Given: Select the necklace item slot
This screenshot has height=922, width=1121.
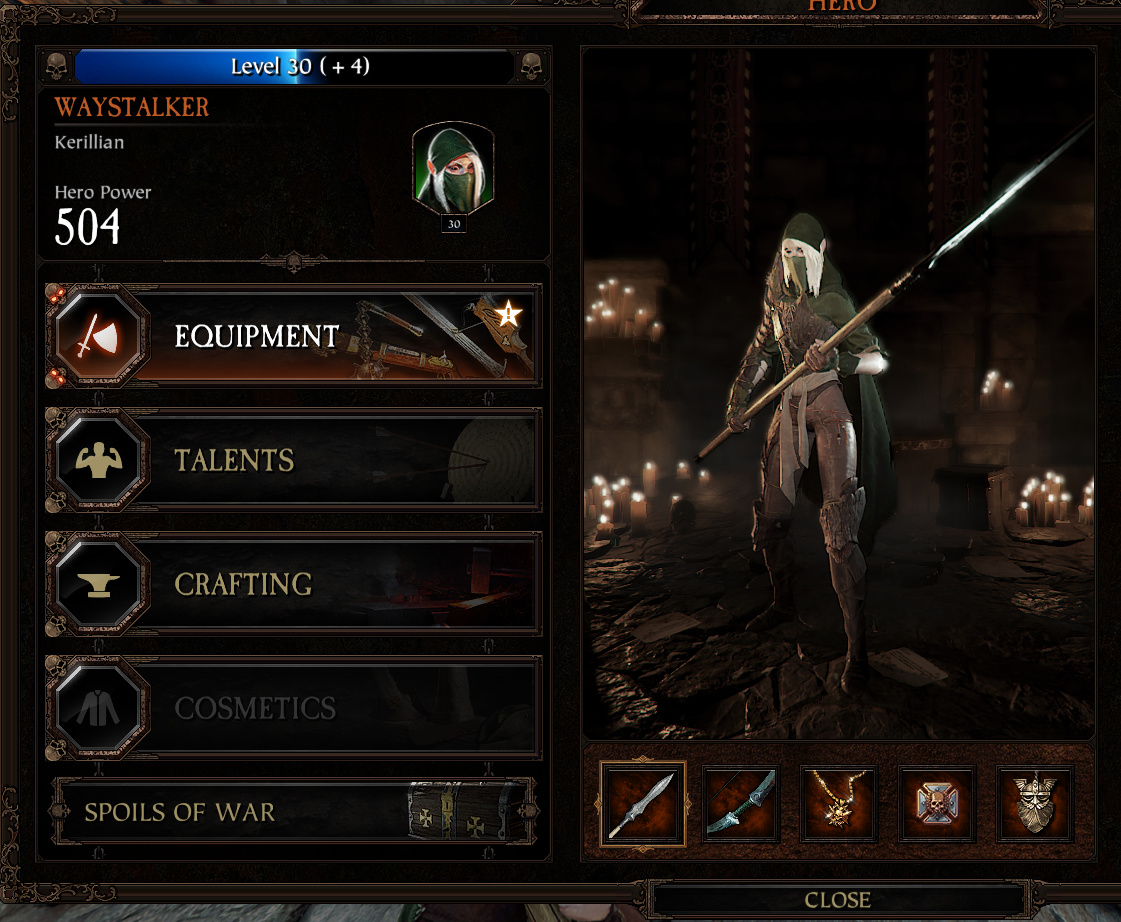Looking at the screenshot, I should pyautogui.click(x=839, y=804).
